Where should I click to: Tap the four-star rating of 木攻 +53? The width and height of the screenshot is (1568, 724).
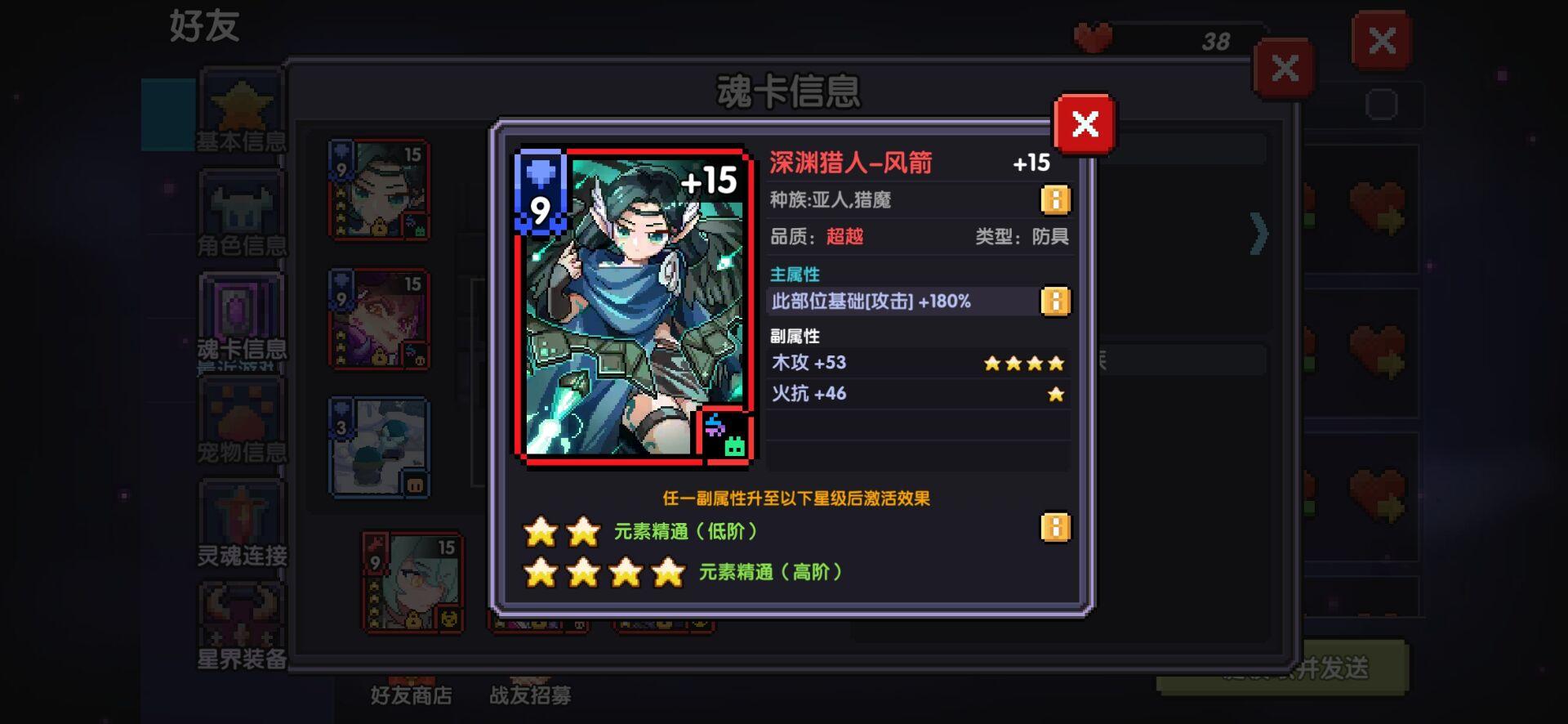coord(1025,362)
